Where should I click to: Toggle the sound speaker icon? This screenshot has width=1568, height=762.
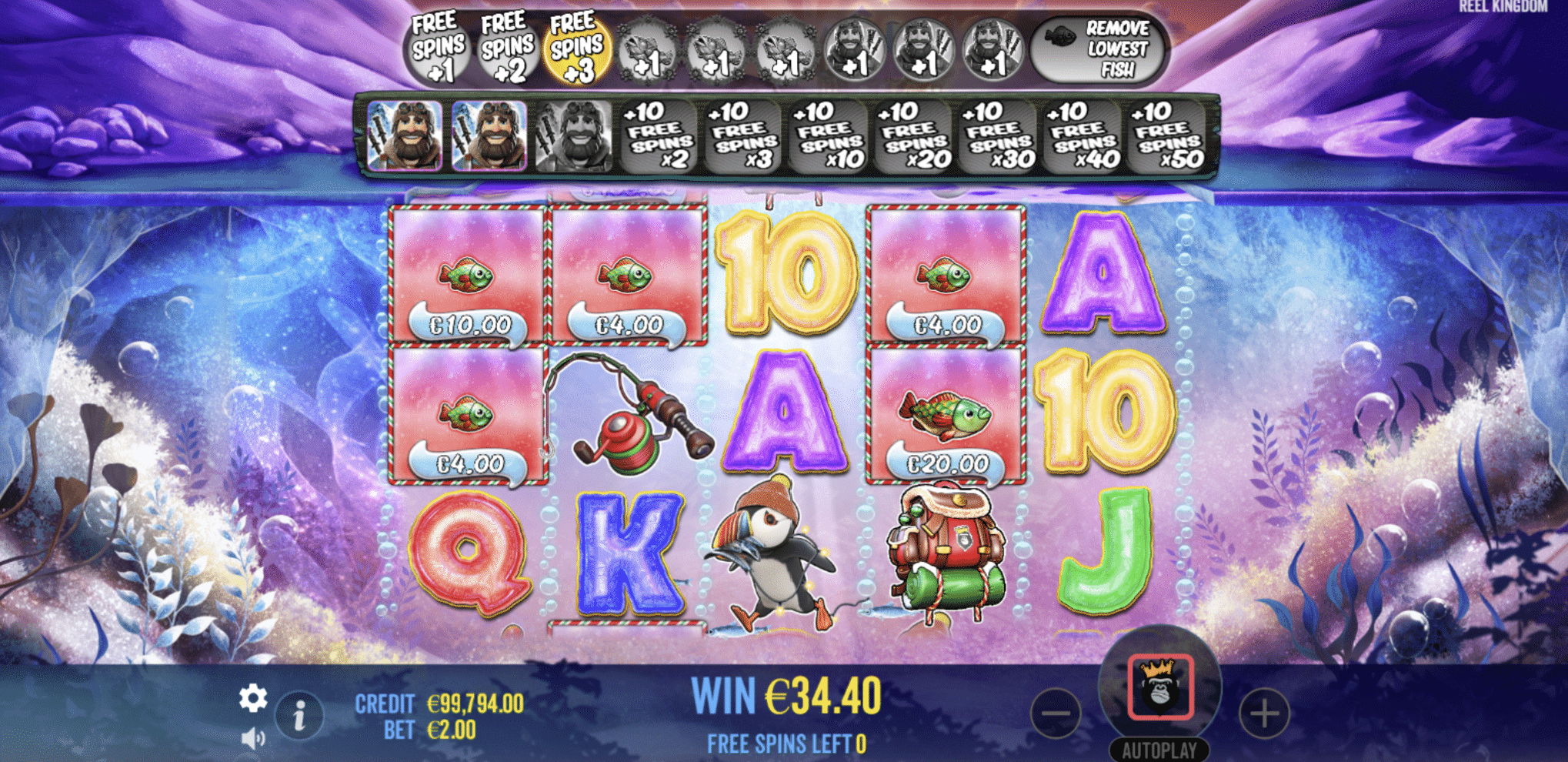coord(252,739)
